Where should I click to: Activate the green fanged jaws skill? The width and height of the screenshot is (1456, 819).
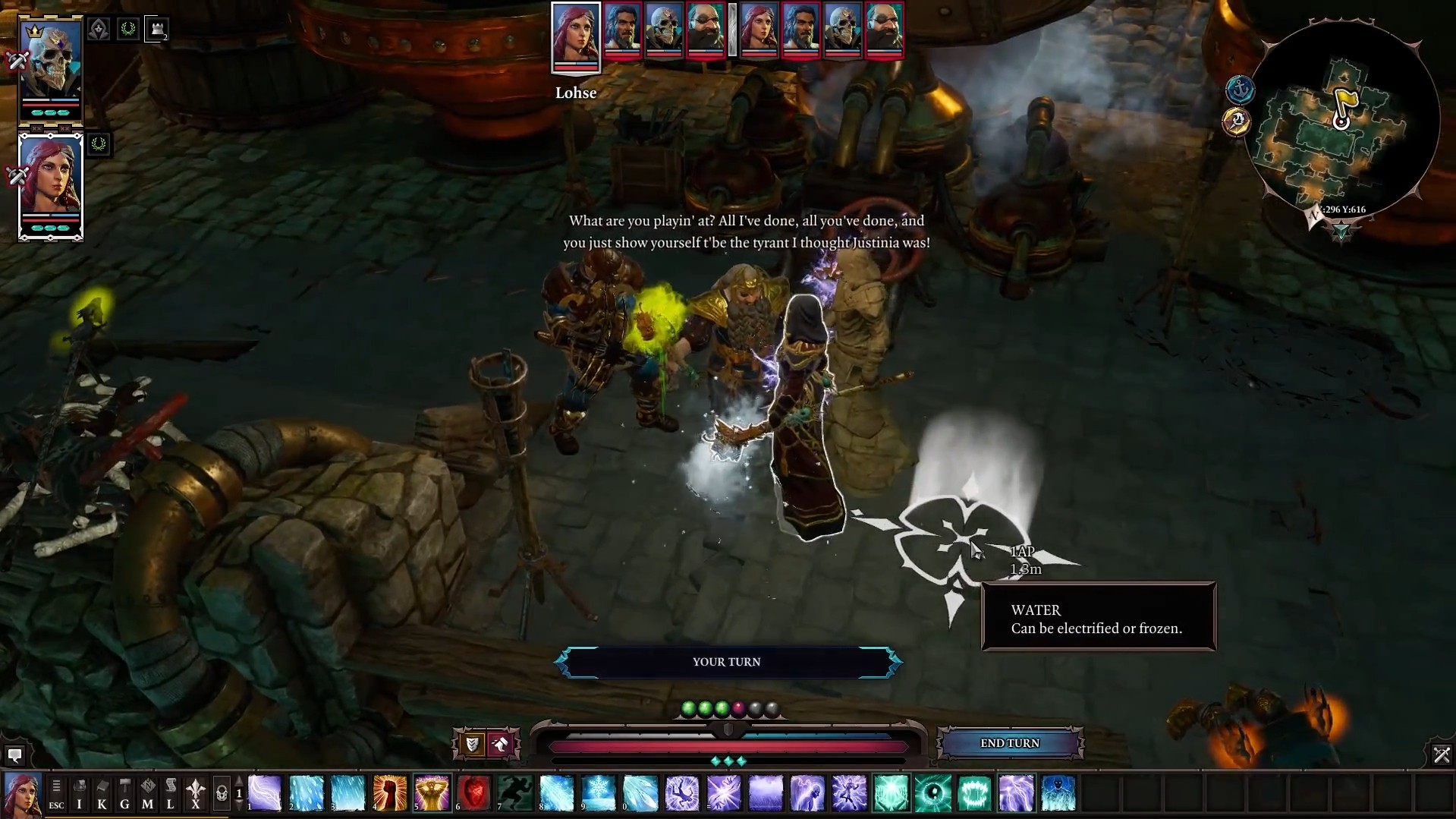(x=974, y=793)
